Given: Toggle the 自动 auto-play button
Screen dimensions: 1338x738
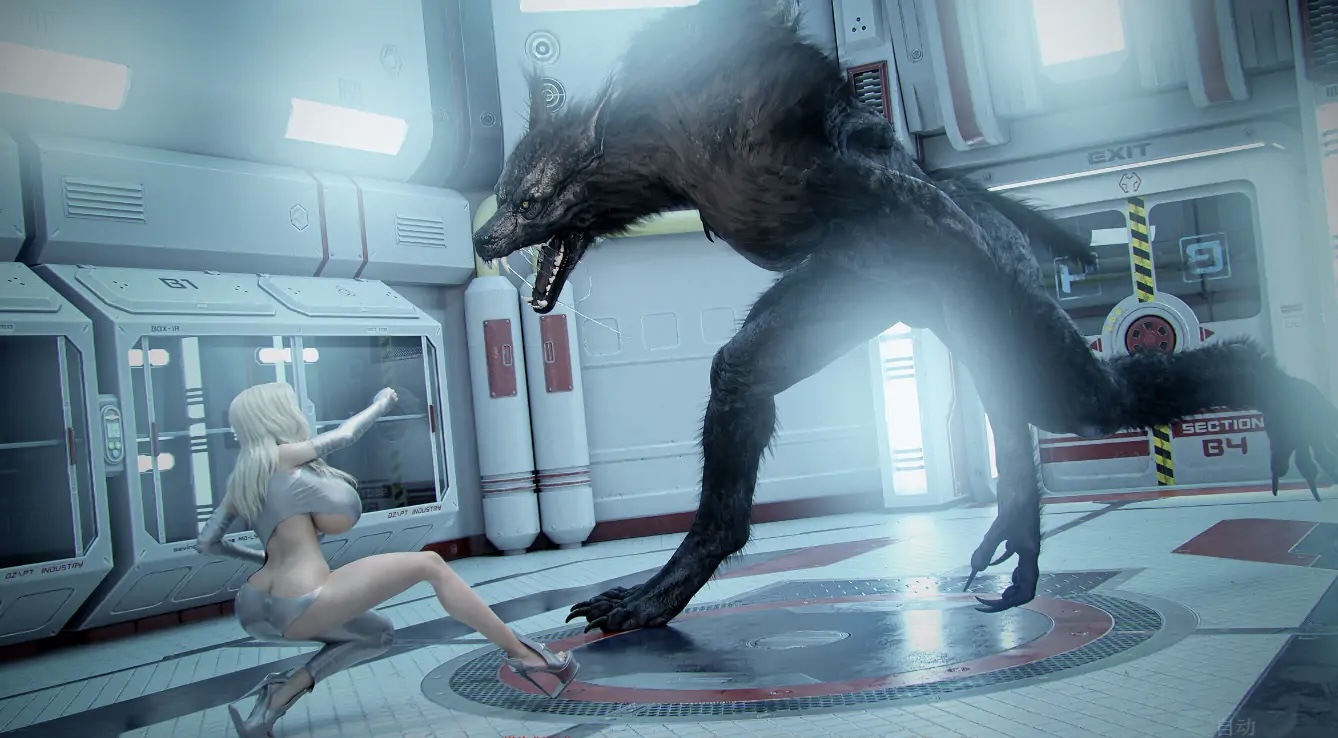Looking at the screenshot, I should 1235,727.
